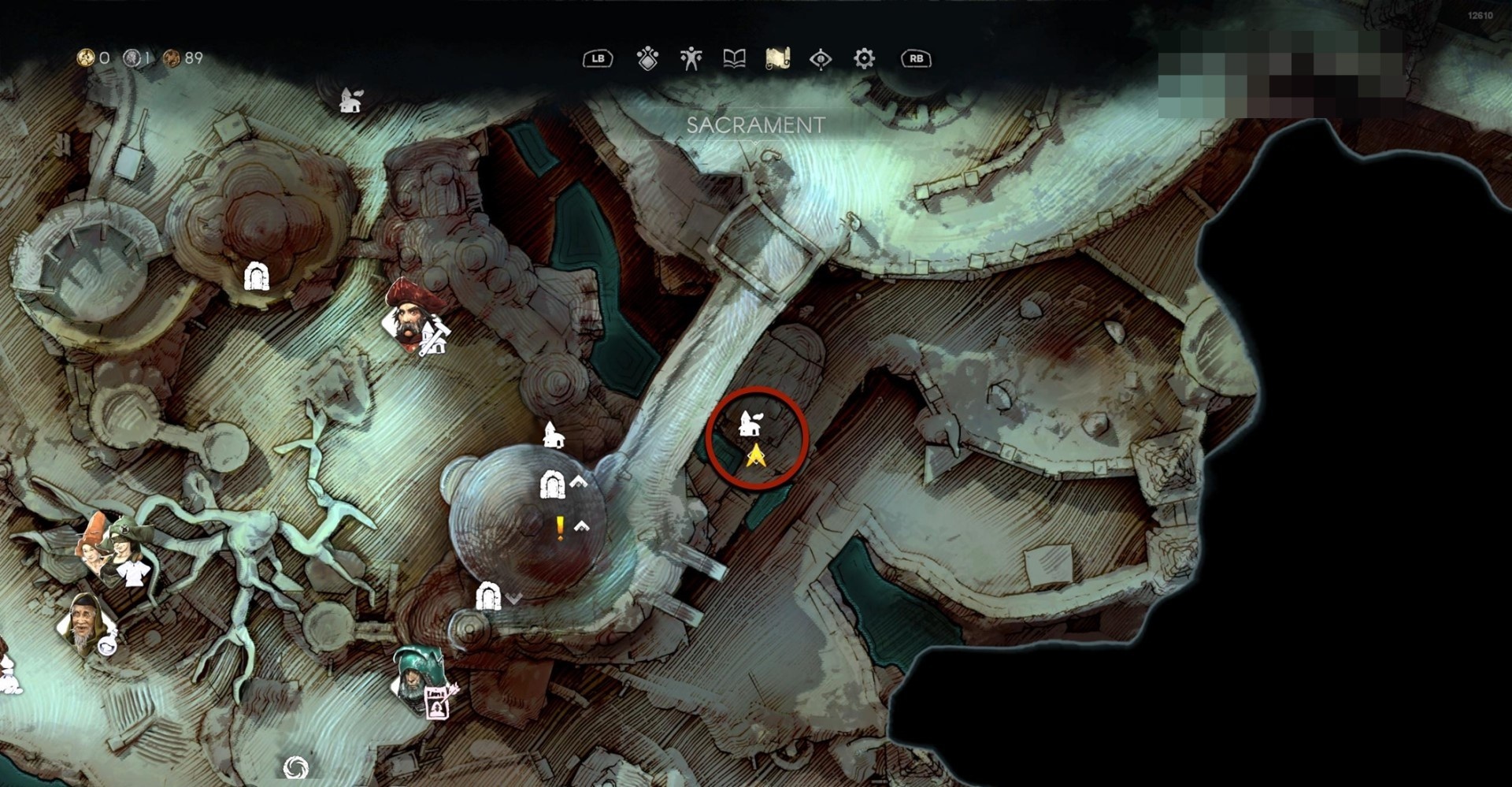Image resolution: width=1512 pixels, height=787 pixels.
Task: Switch to the character figure tab
Action: tap(691, 59)
